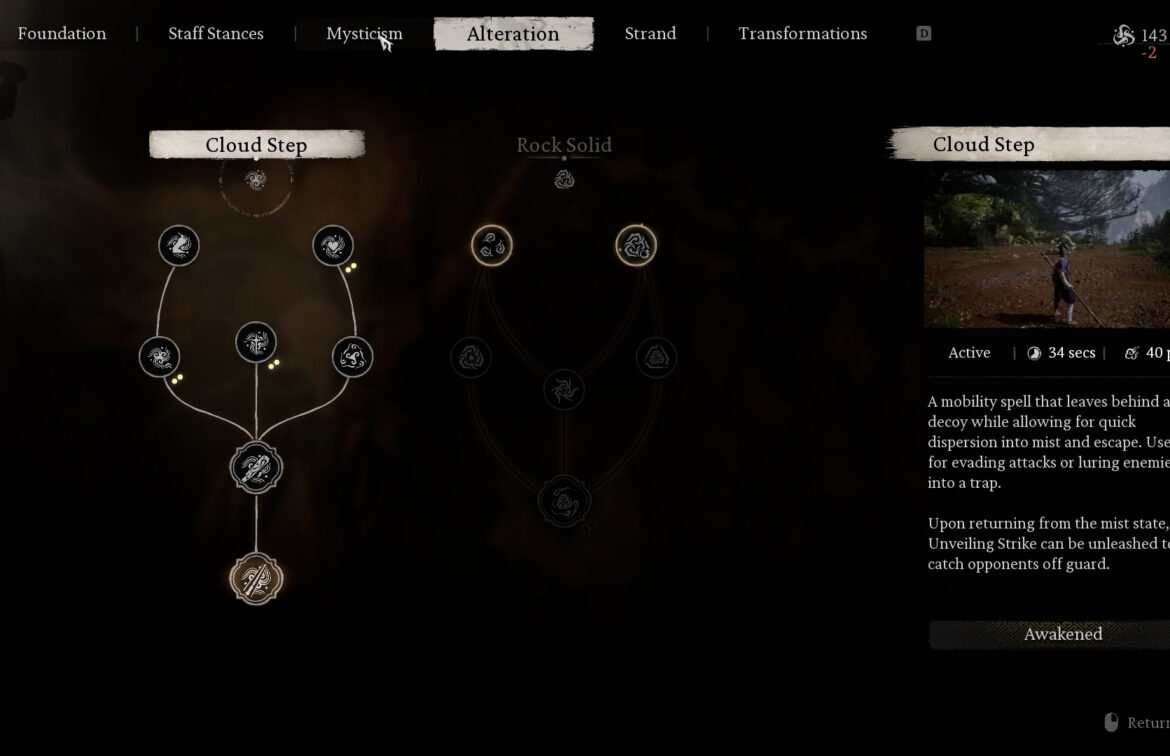Pick the Rock Solid center pinwheel node

[564, 389]
